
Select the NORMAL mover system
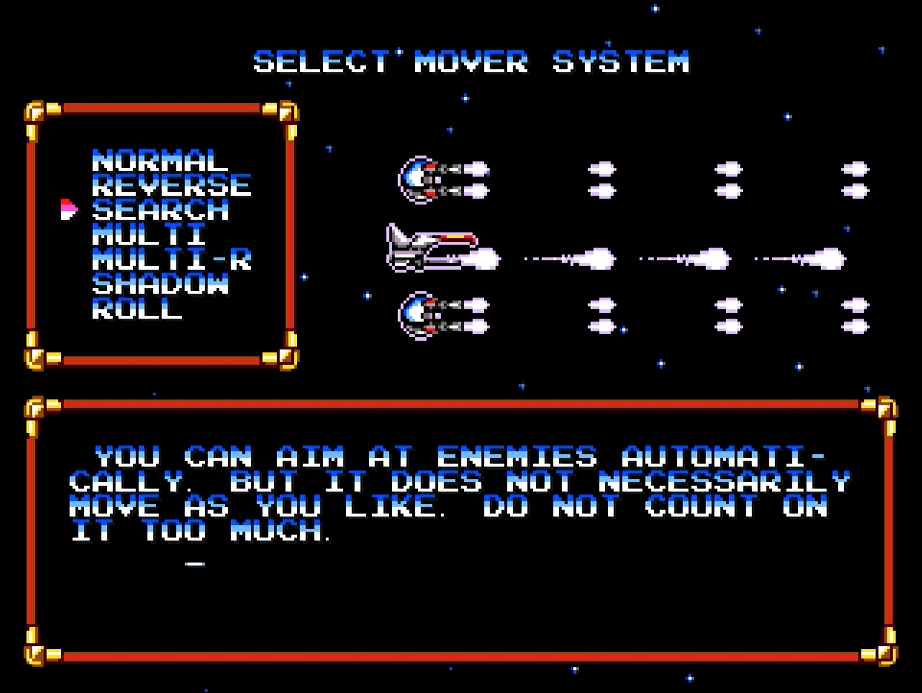(x=159, y=161)
